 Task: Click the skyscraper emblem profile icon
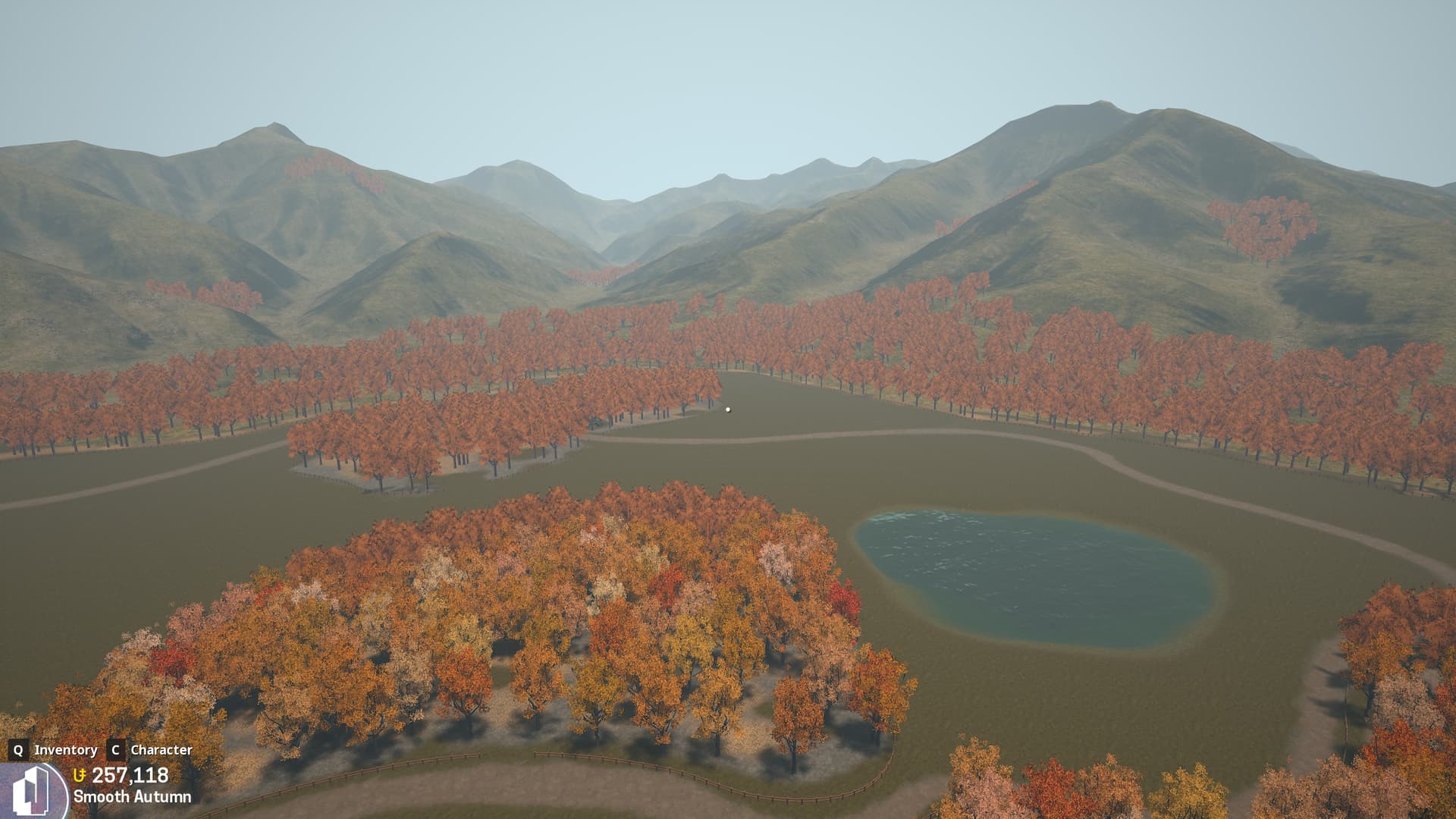[32, 792]
